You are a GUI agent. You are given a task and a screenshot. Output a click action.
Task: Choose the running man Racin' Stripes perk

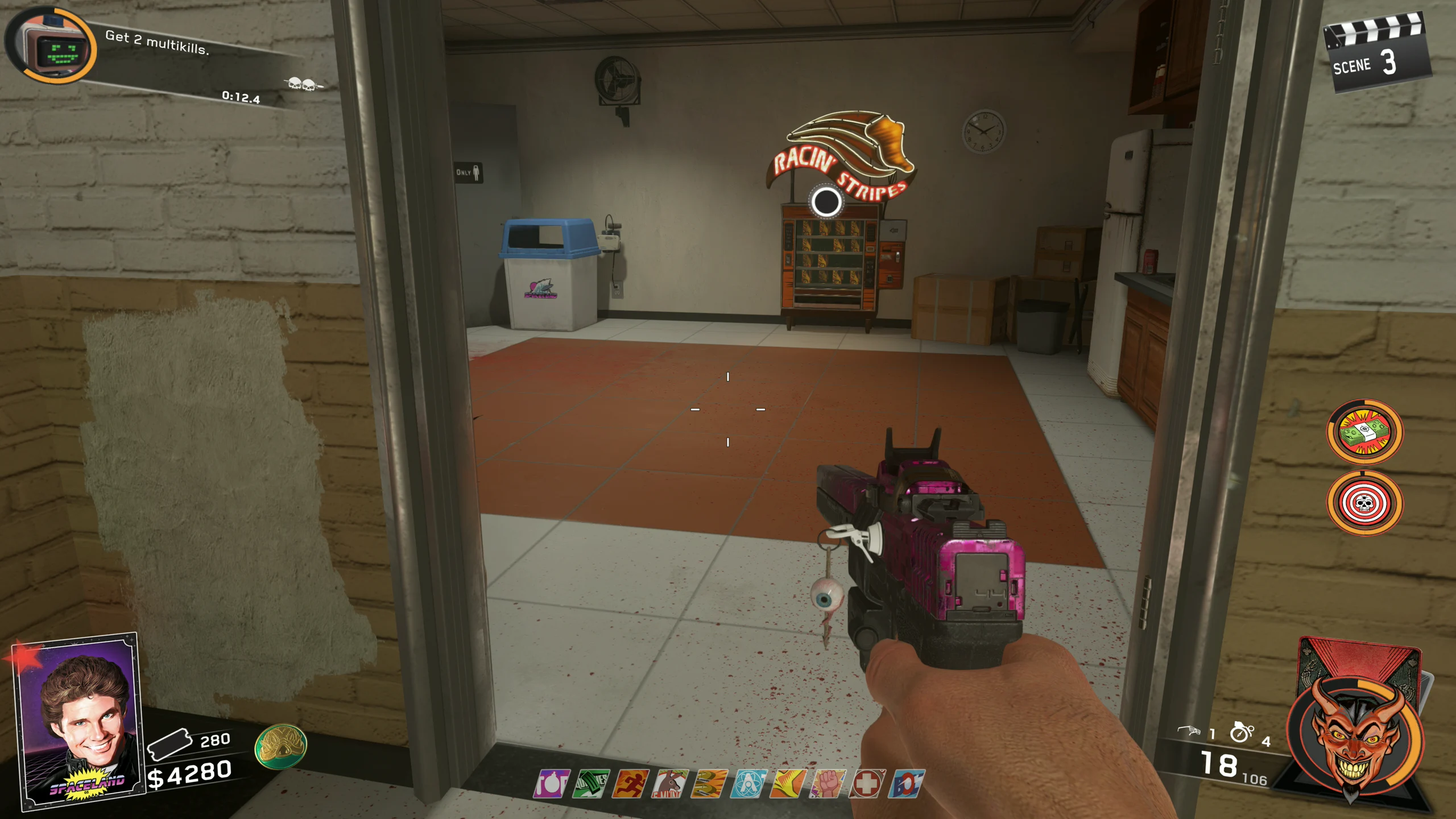(x=630, y=784)
